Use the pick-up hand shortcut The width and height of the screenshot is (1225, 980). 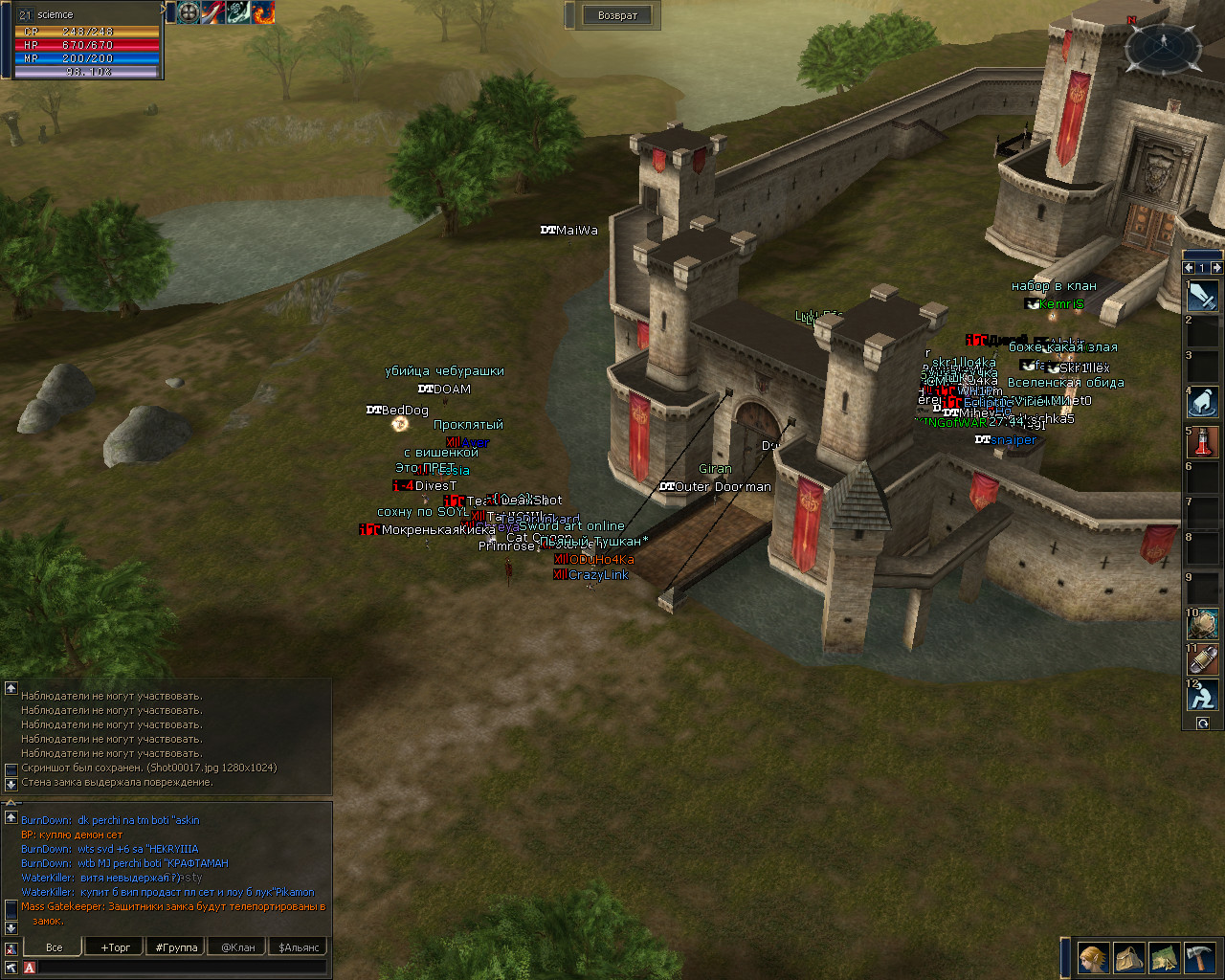(1203, 403)
